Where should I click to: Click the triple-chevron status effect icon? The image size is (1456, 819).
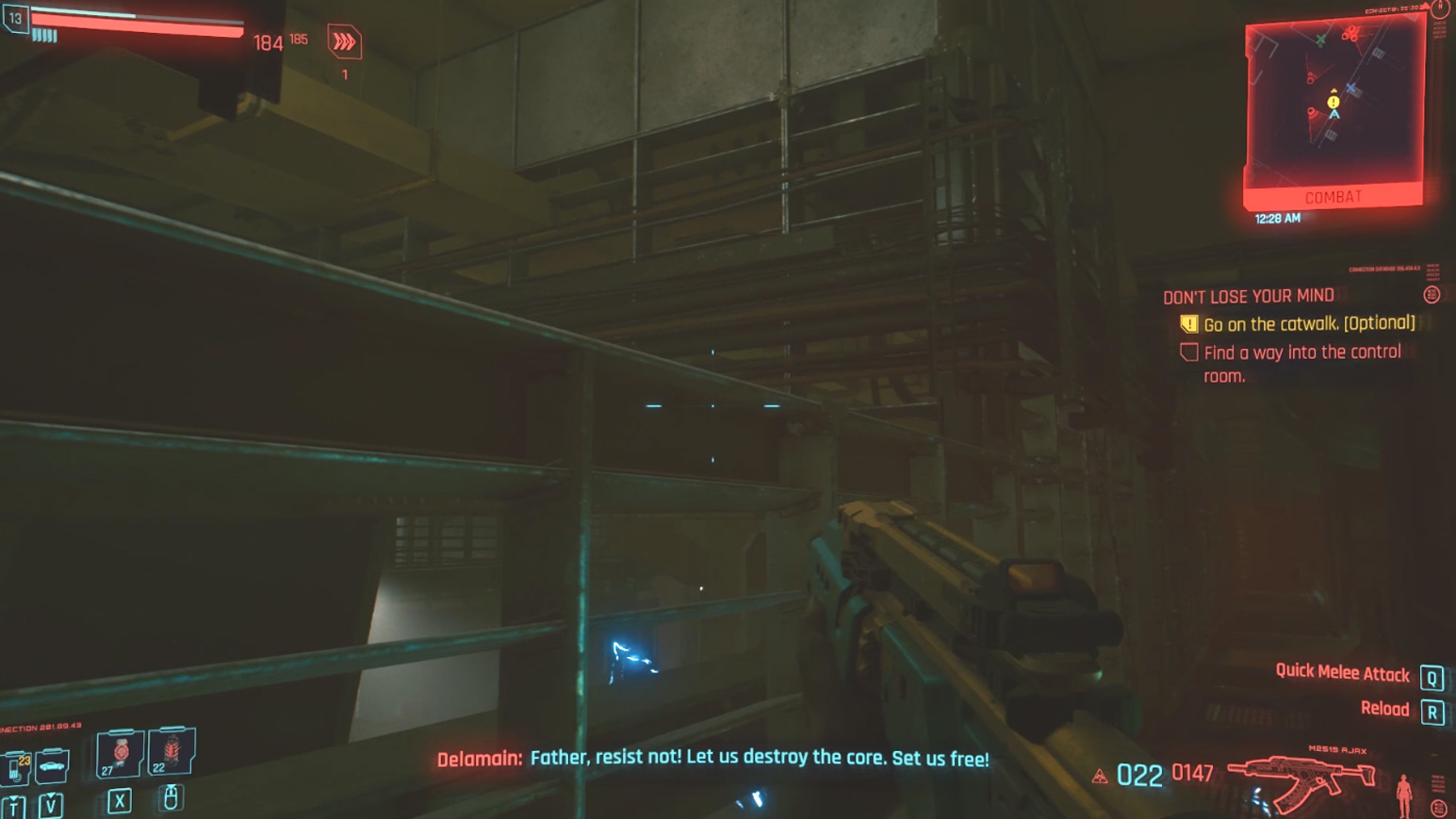click(x=344, y=42)
